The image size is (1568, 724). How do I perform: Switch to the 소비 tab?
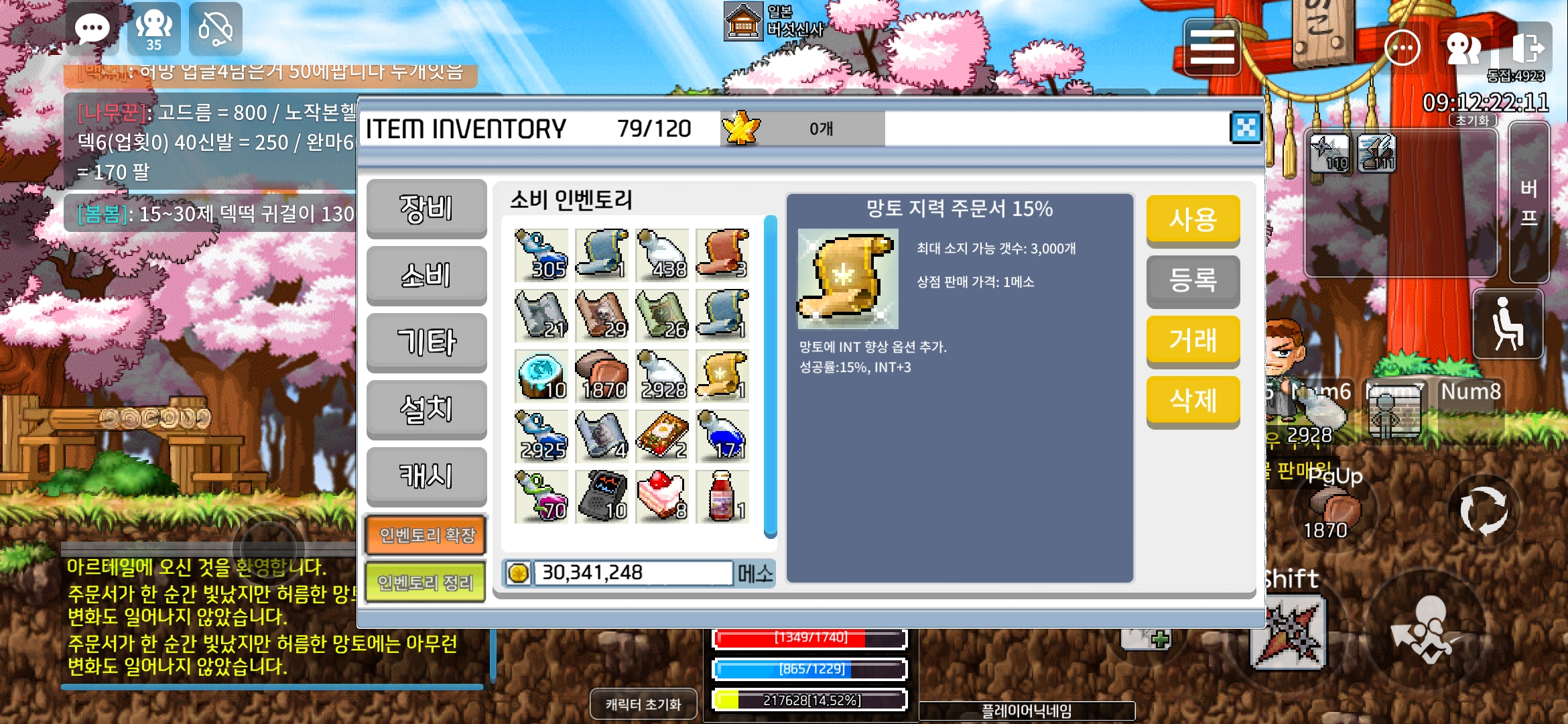(426, 276)
